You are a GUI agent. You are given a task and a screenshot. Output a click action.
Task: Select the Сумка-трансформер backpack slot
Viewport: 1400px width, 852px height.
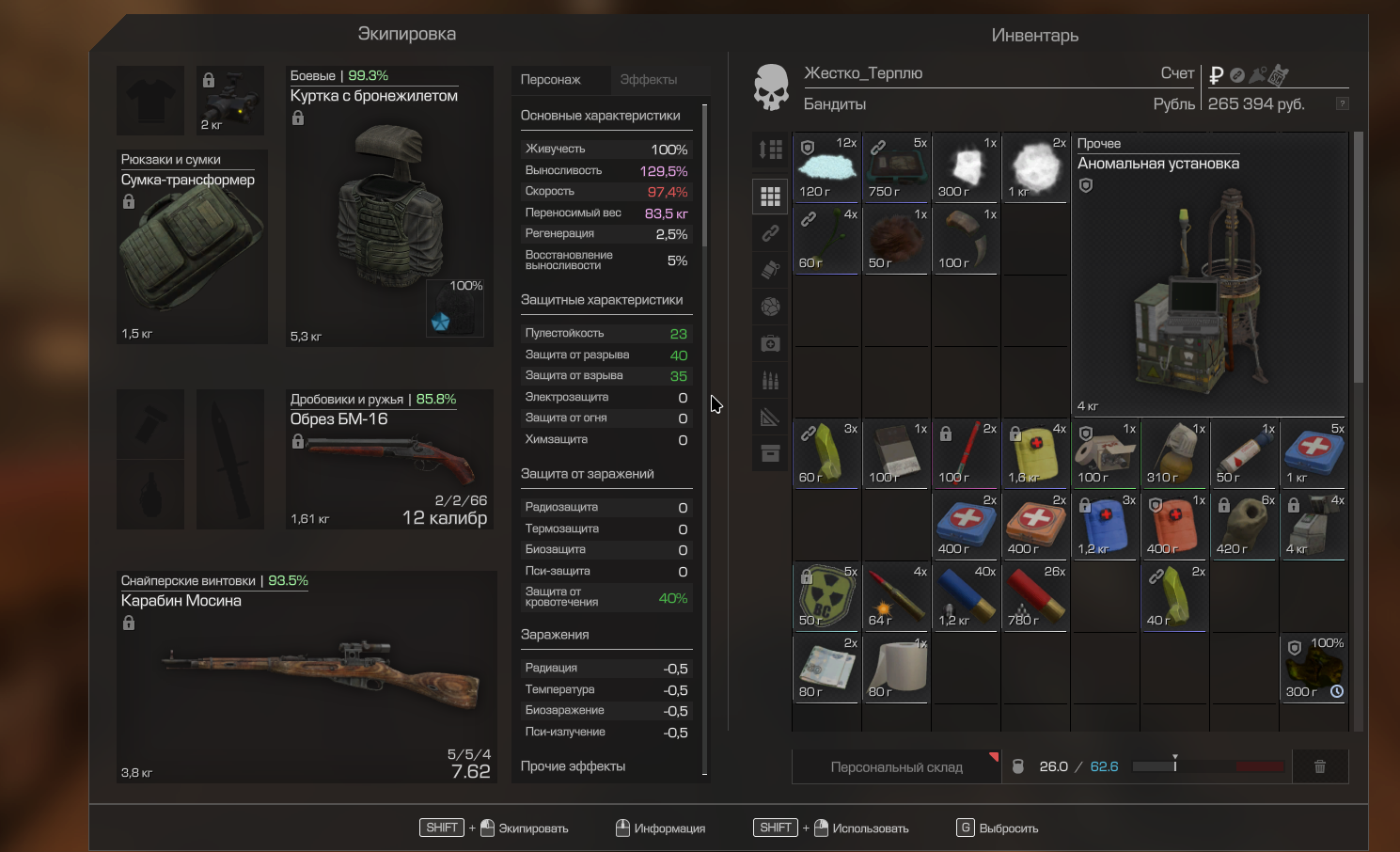192,246
